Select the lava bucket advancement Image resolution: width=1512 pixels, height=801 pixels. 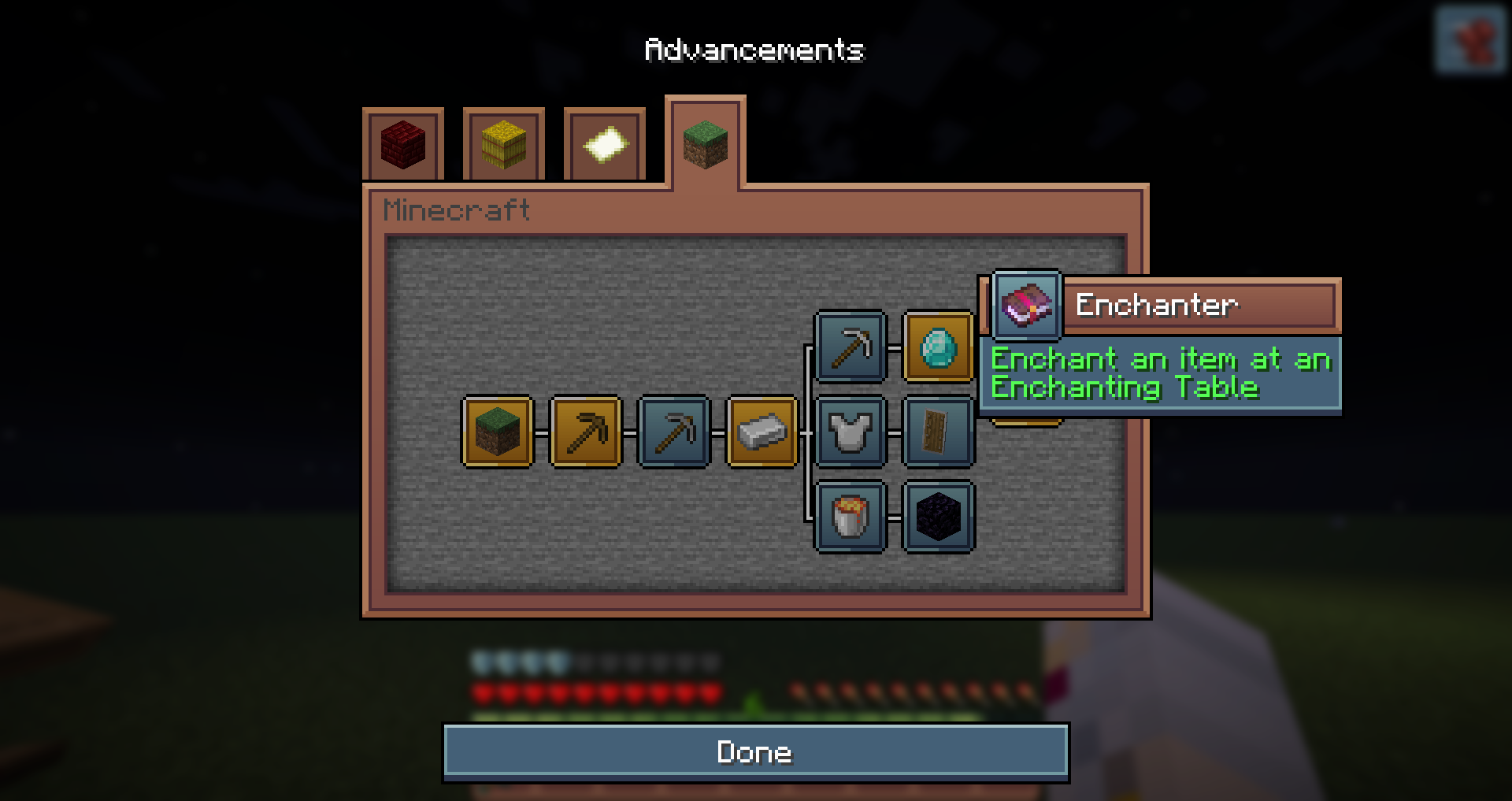tap(850, 517)
